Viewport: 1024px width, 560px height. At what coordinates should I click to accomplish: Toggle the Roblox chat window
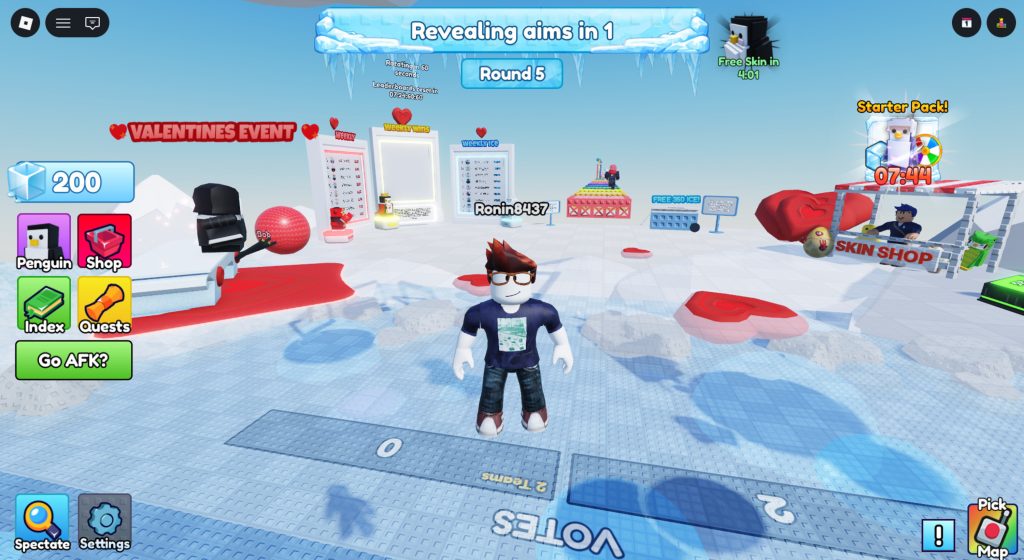click(x=92, y=22)
